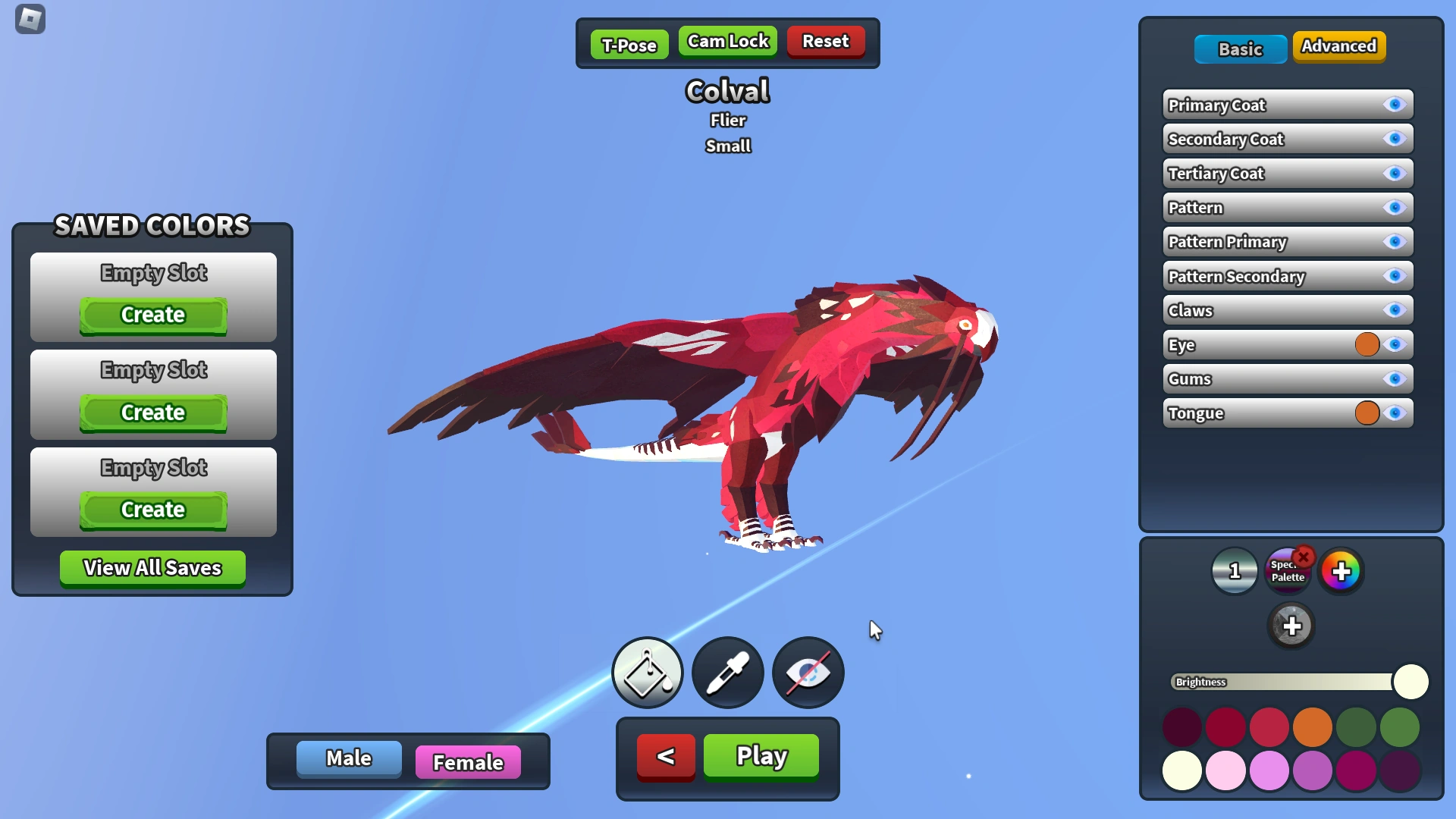The width and height of the screenshot is (1456, 819).
Task: Open the Tongue color circle swatch
Action: (1367, 413)
